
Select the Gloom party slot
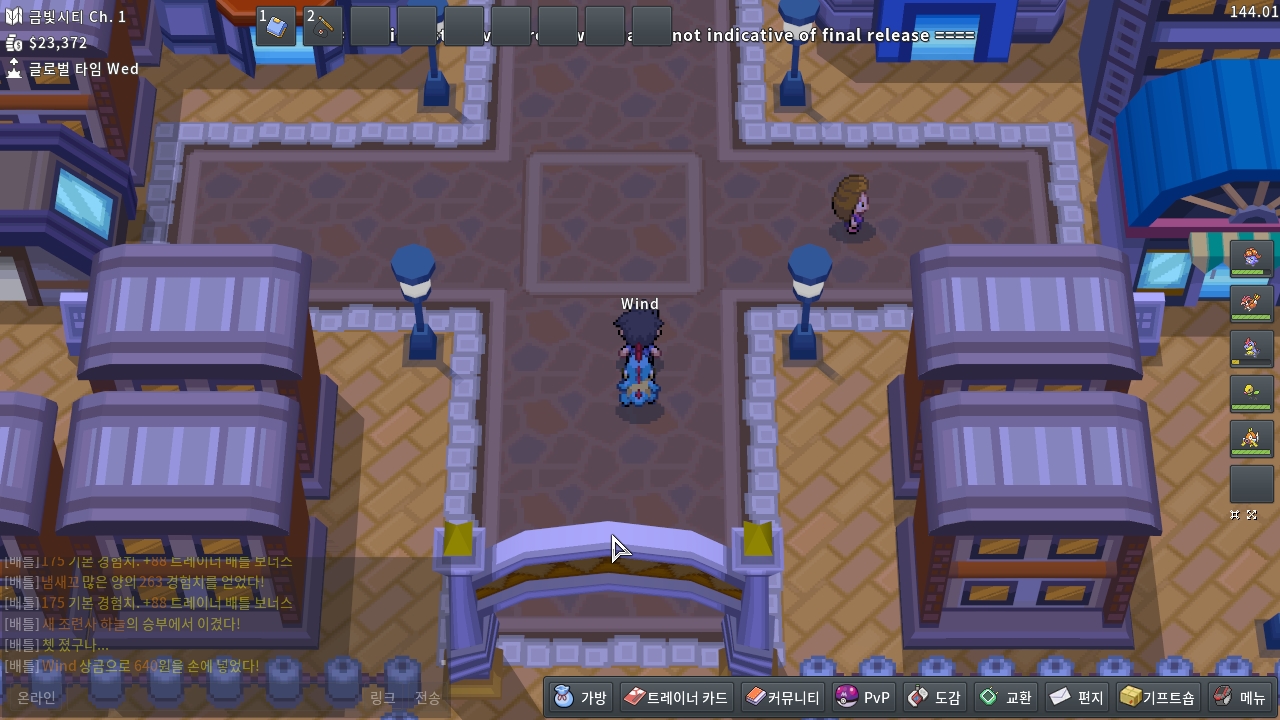point(1251,258)
